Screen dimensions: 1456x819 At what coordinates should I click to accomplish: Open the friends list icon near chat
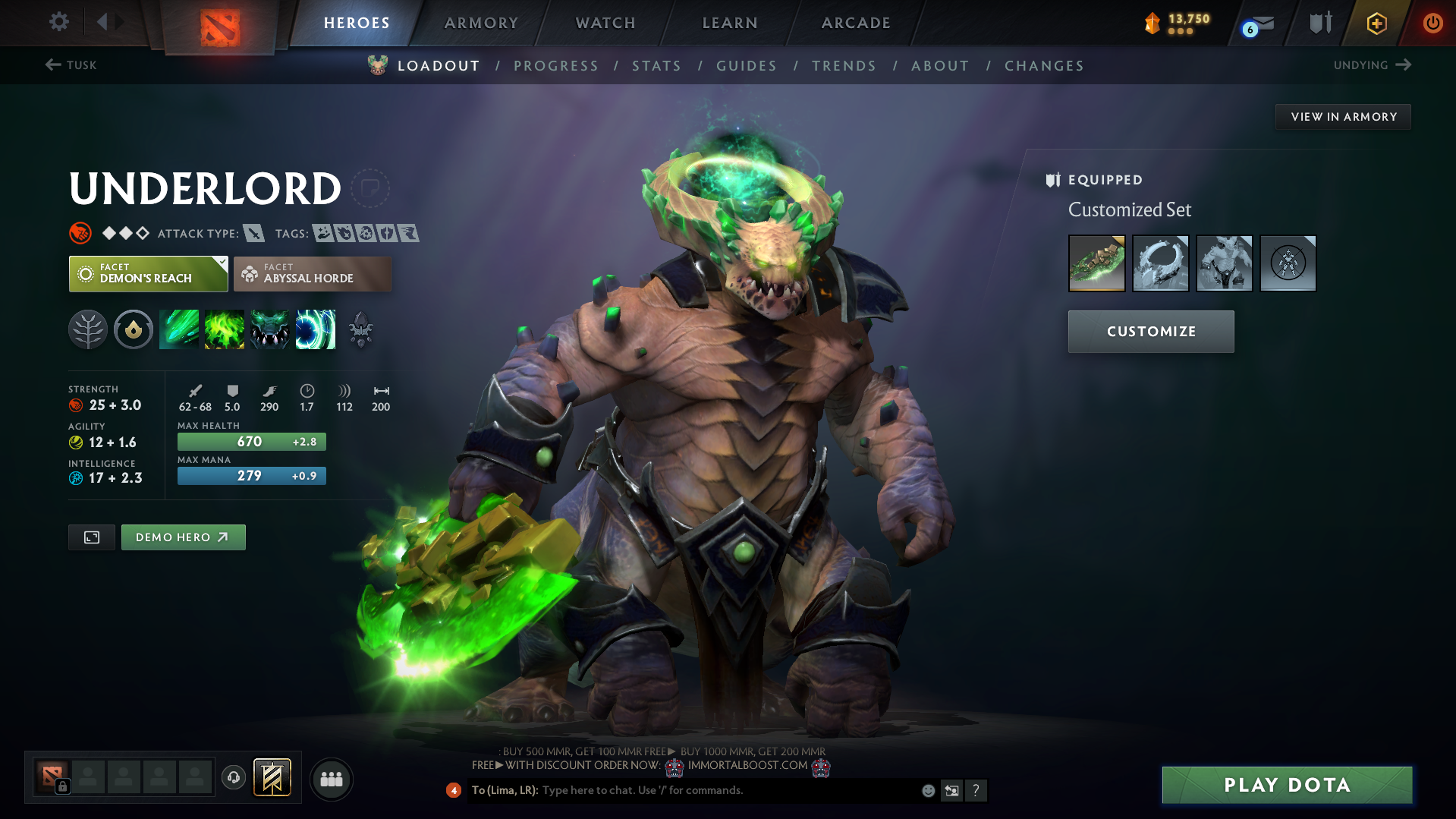[x=331, y=779]
